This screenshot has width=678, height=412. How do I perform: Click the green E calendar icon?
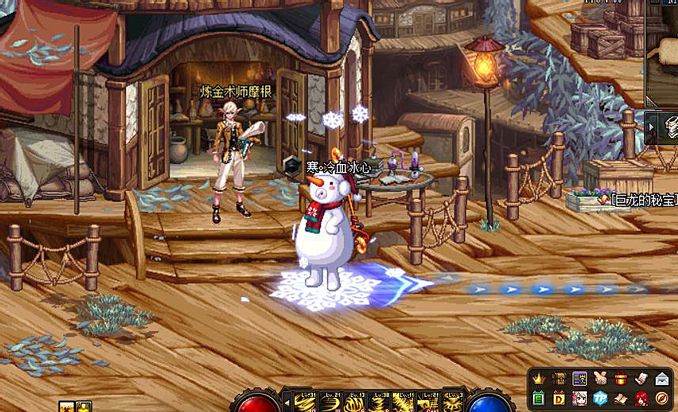[x=538, y=398]
